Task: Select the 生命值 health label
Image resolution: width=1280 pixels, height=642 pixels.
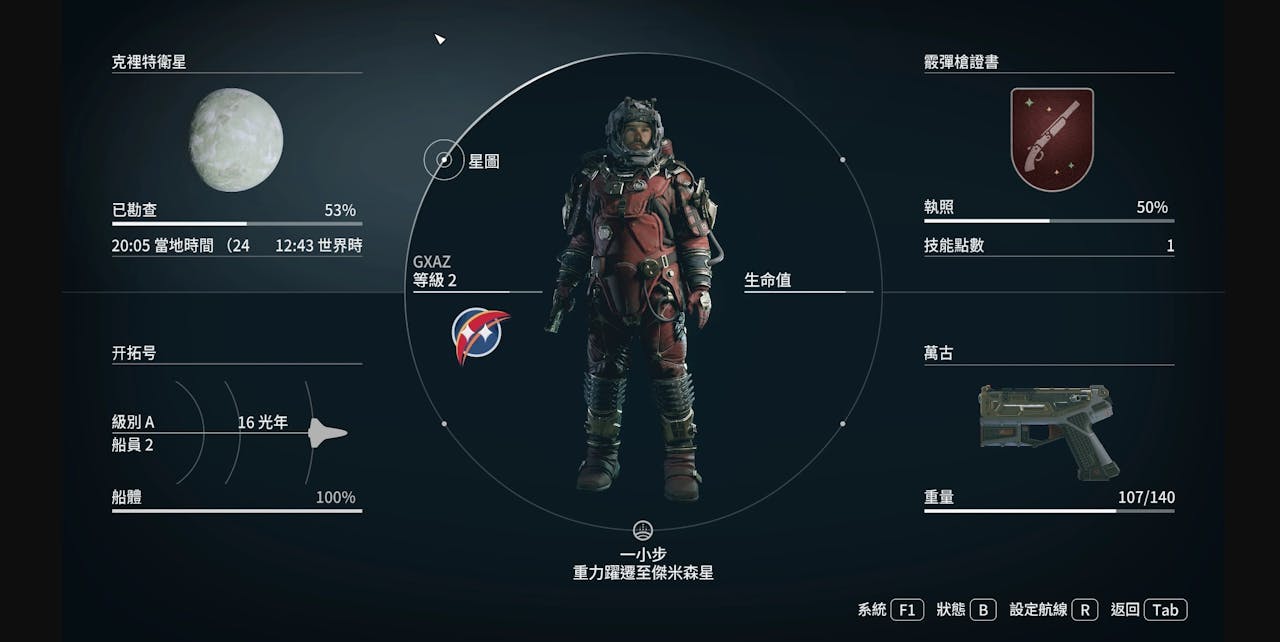Action: (768, 281)
